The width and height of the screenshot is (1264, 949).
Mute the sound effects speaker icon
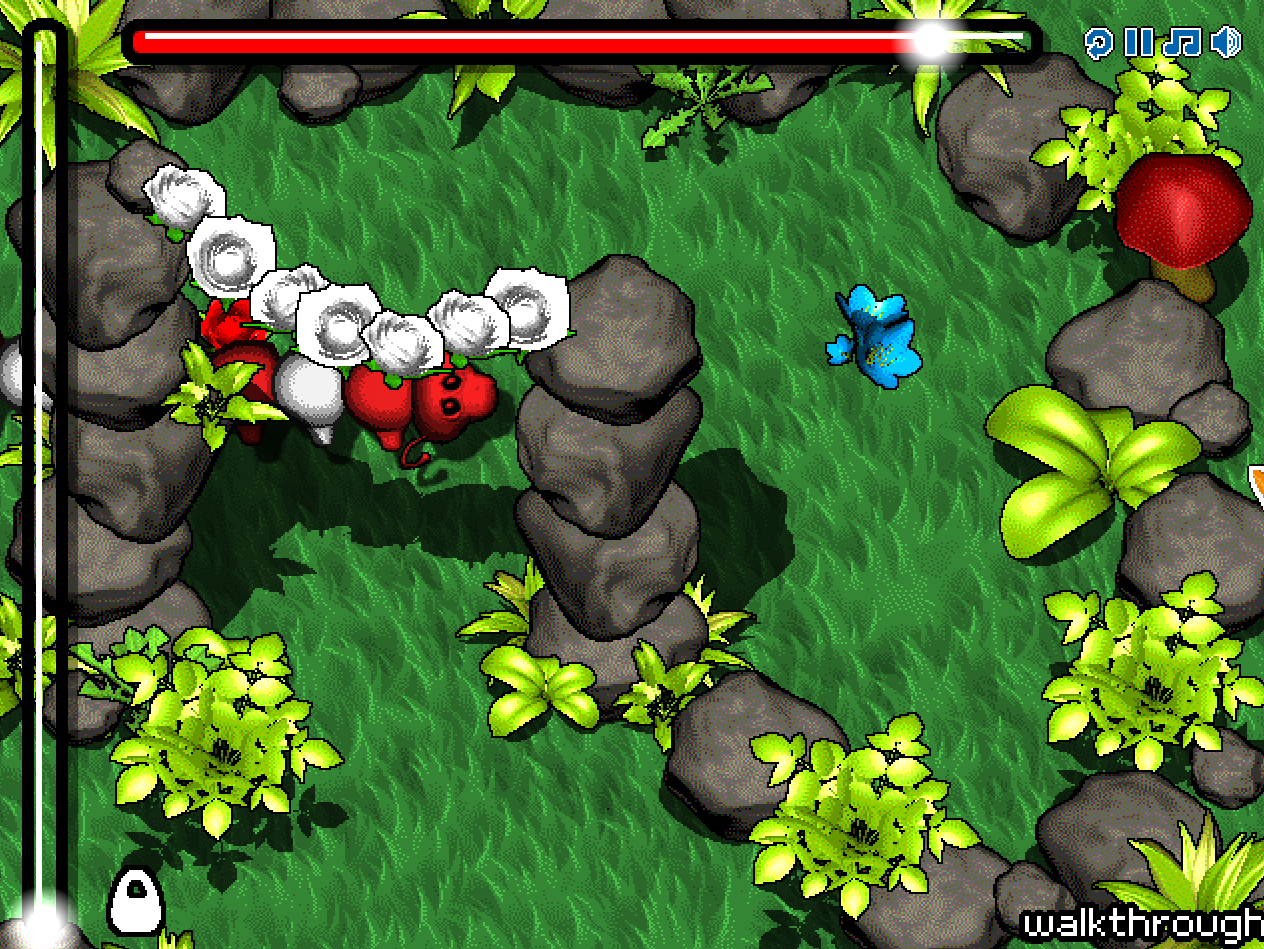pos(1226,42)
